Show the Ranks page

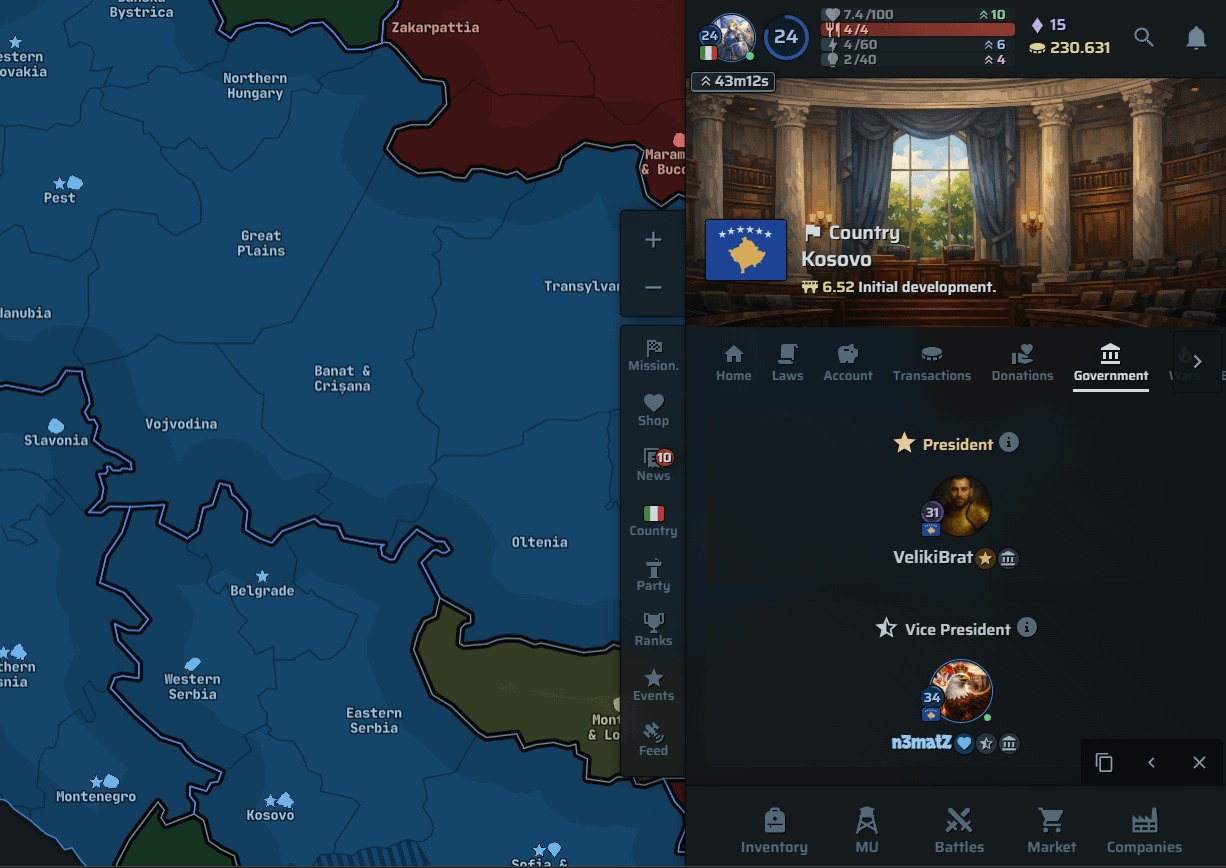653,629
